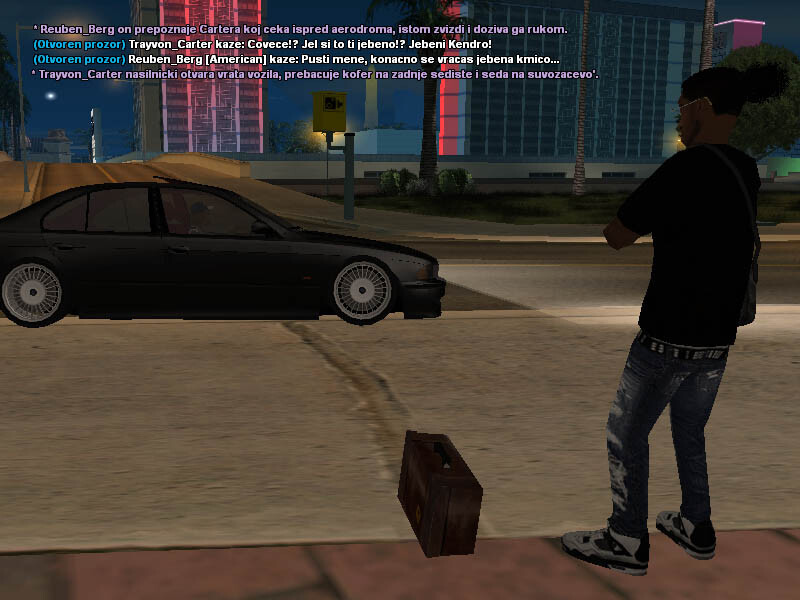
Task: Click Reuben_Berg's "Pusti mene" chat message
Action: tap(295, 60)
